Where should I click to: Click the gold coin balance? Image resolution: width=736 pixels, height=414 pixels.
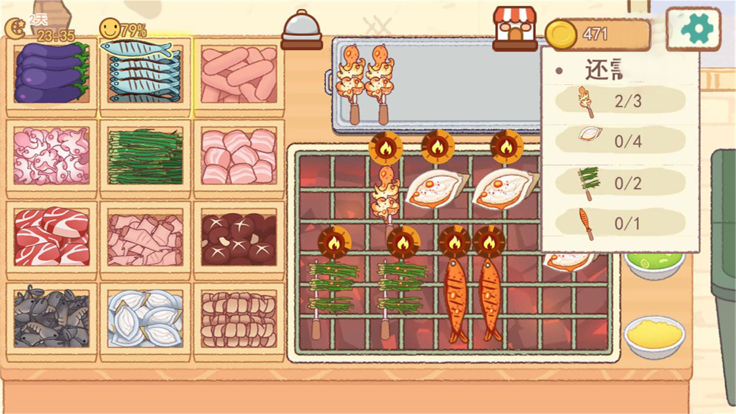[596, 35]
